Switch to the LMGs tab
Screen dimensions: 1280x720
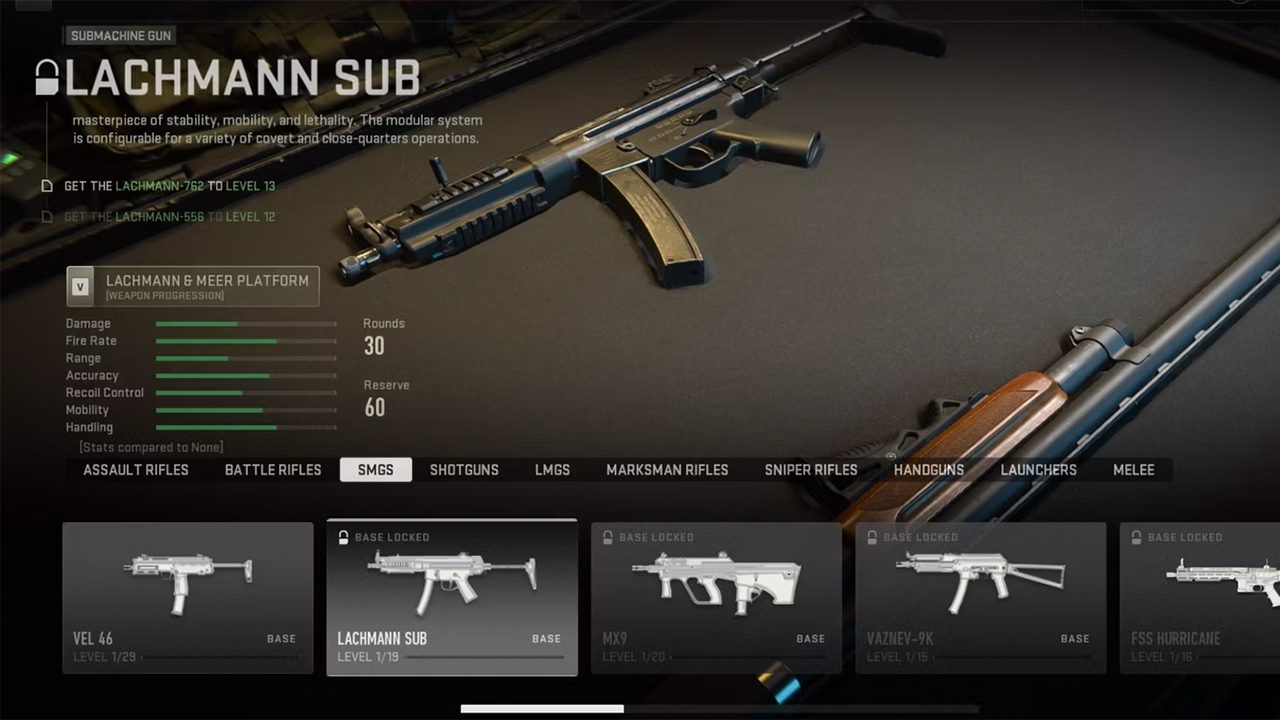[552, 470]
